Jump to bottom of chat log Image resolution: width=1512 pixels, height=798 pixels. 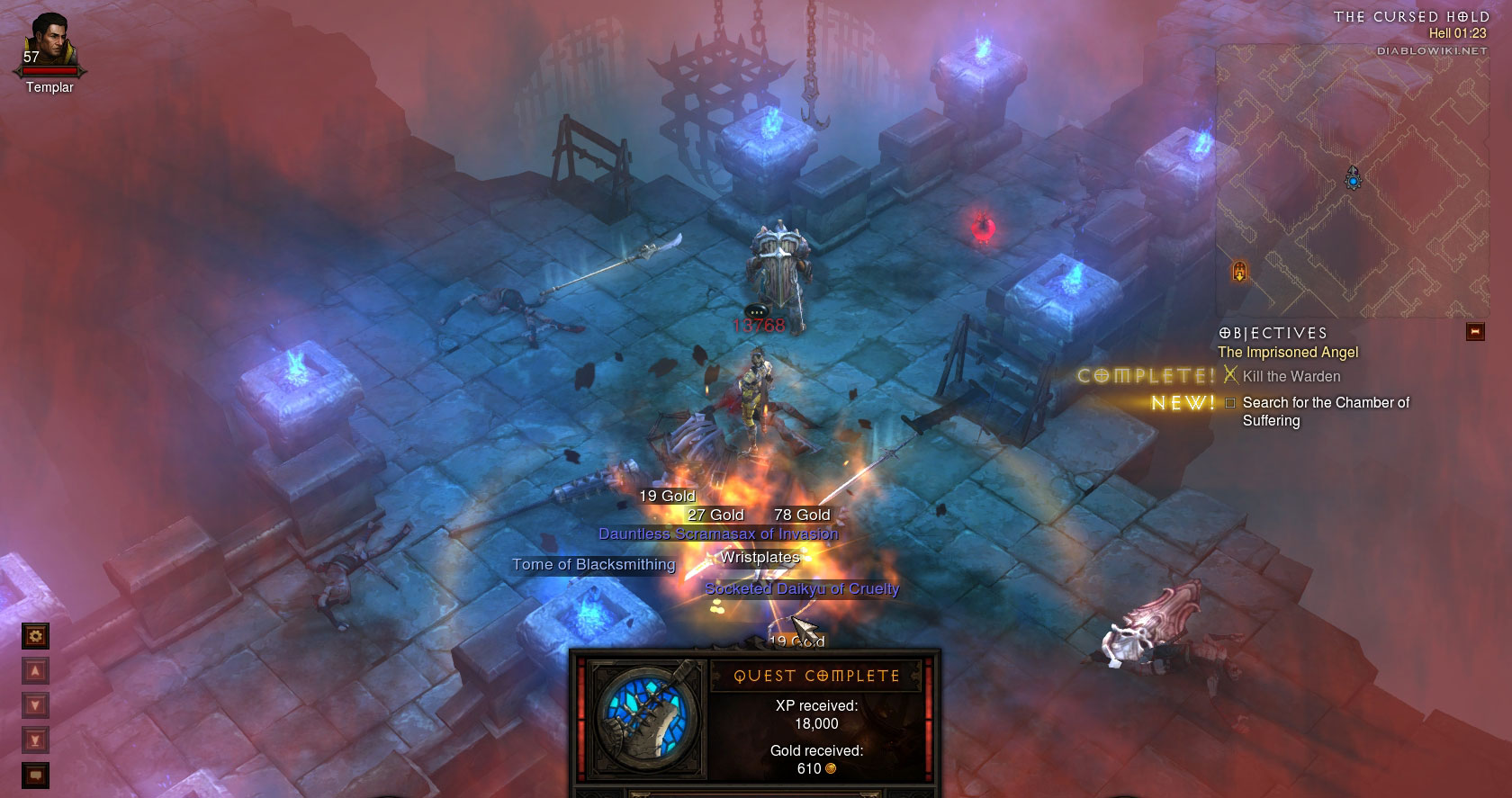tap(35, 740)
